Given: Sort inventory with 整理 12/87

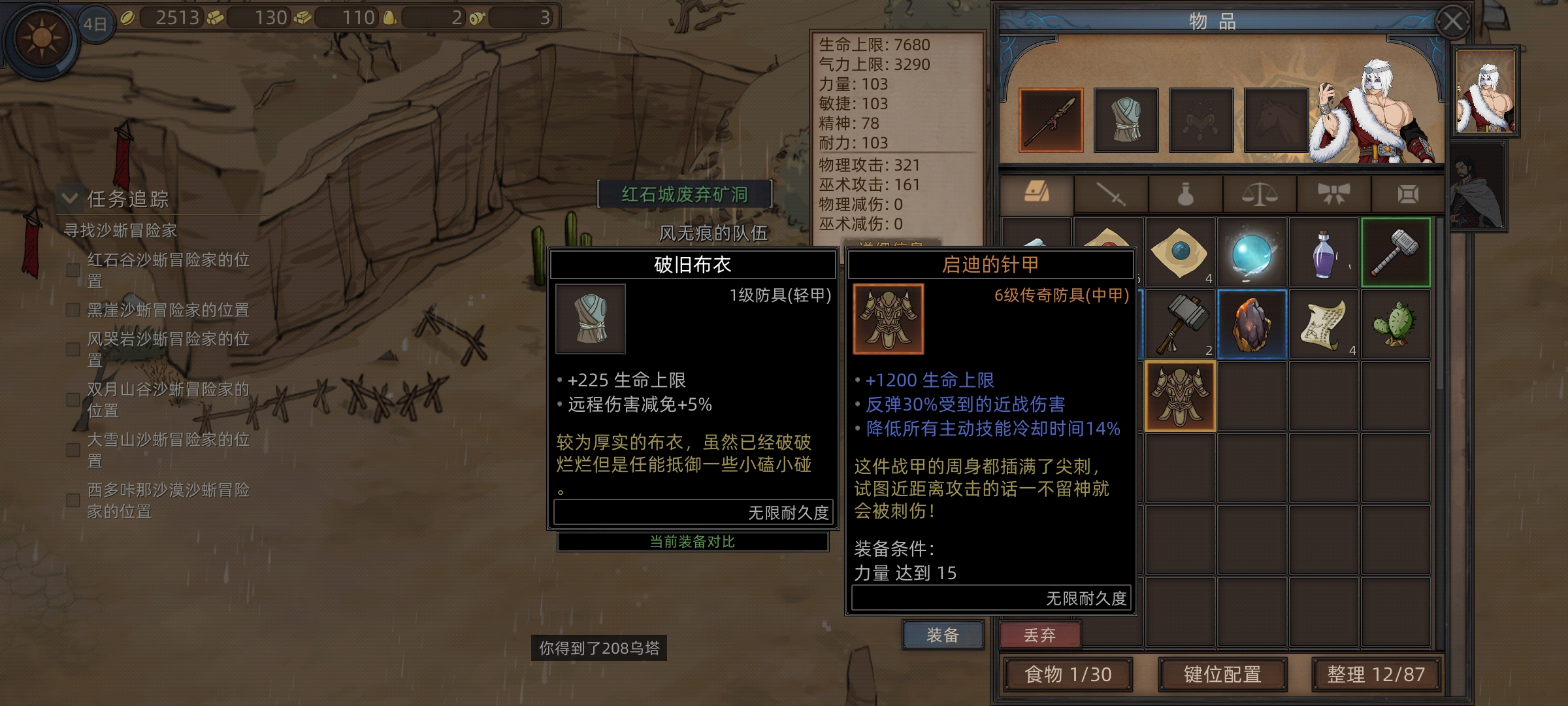Looking at the screenshot, I should (x=1376, y=675).
